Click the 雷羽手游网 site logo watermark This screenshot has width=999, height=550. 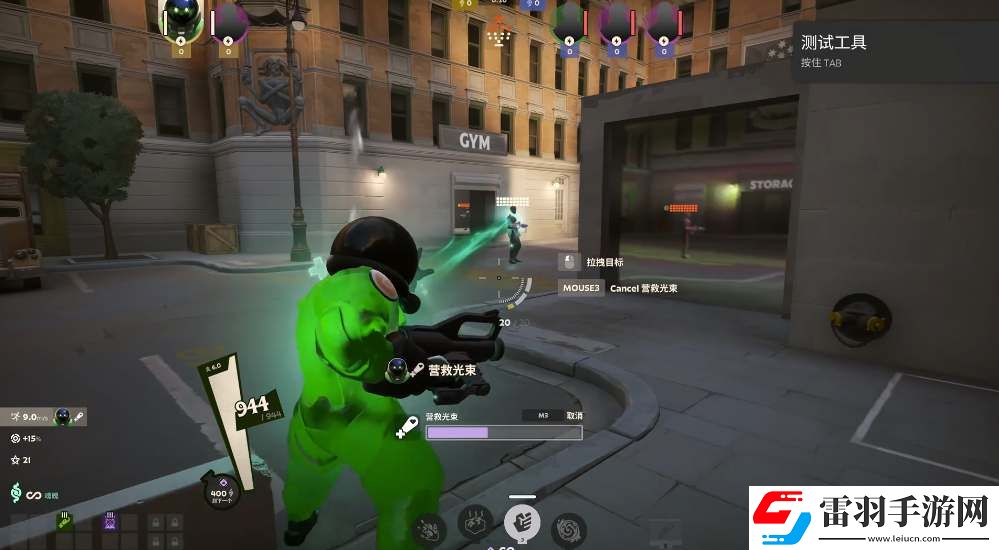pos(870,516)
